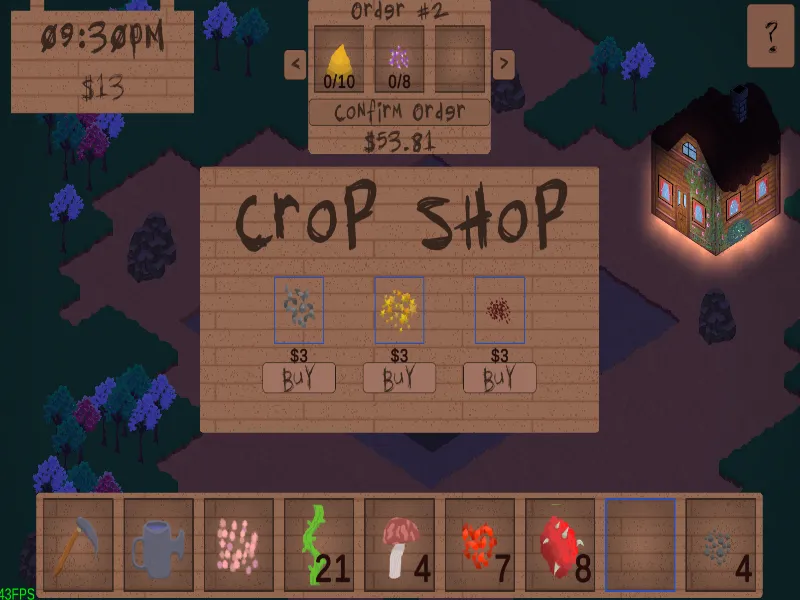Buy the yellow seeds
800x600 pixels.
[399, 378]
